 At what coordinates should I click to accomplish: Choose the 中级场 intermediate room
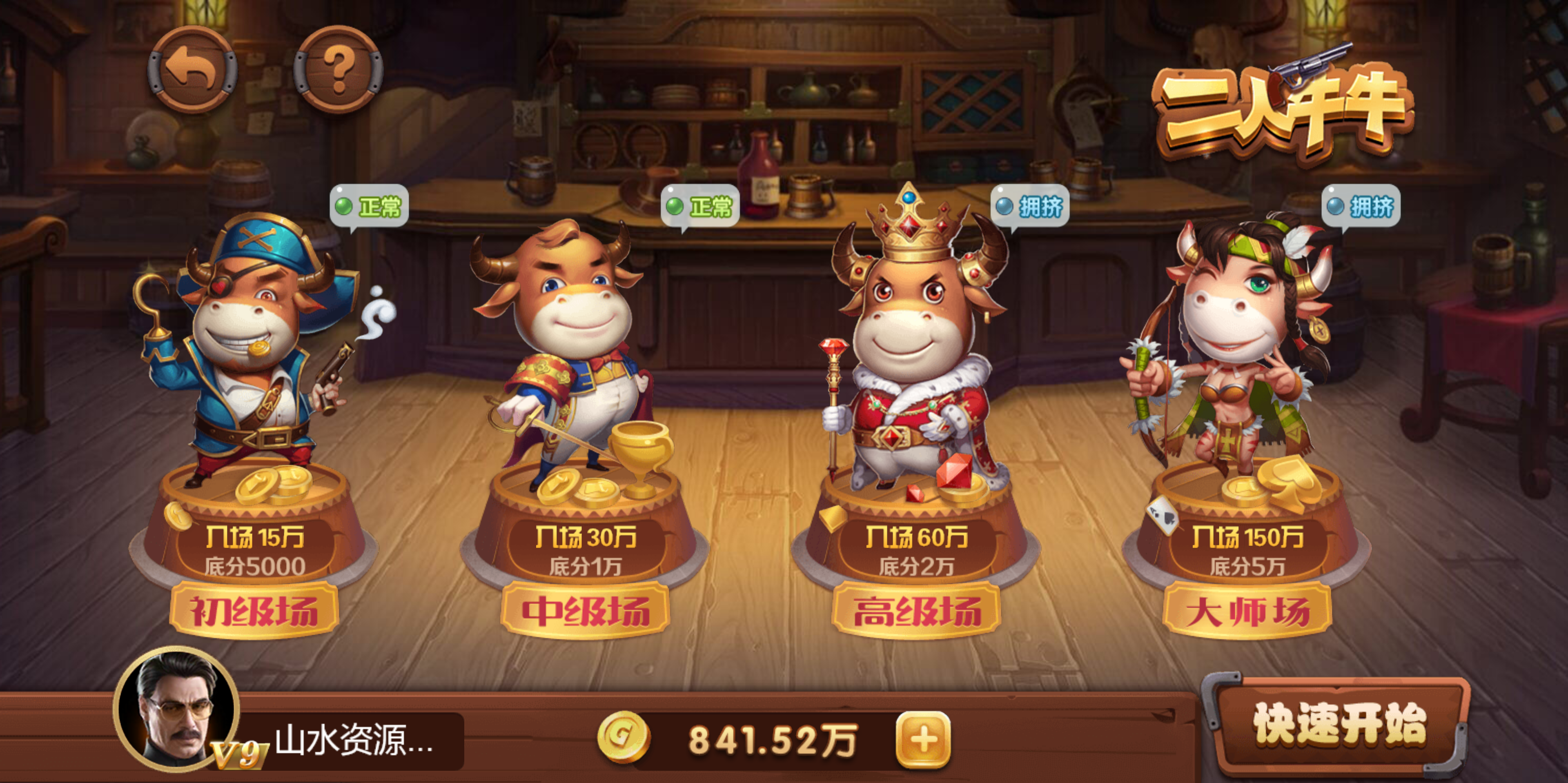click(585, 610)
